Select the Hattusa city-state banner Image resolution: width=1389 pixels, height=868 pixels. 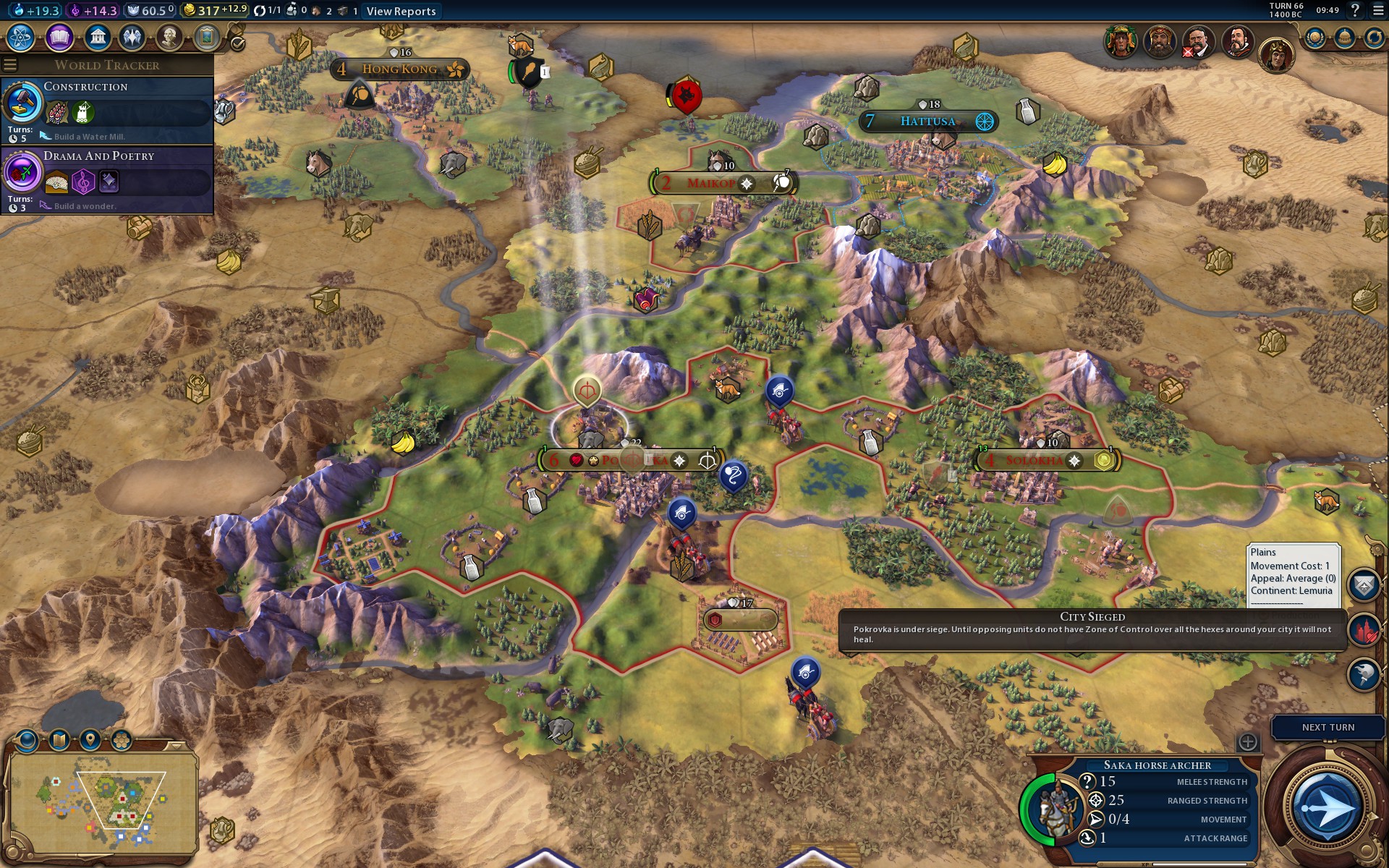[928, 122]
